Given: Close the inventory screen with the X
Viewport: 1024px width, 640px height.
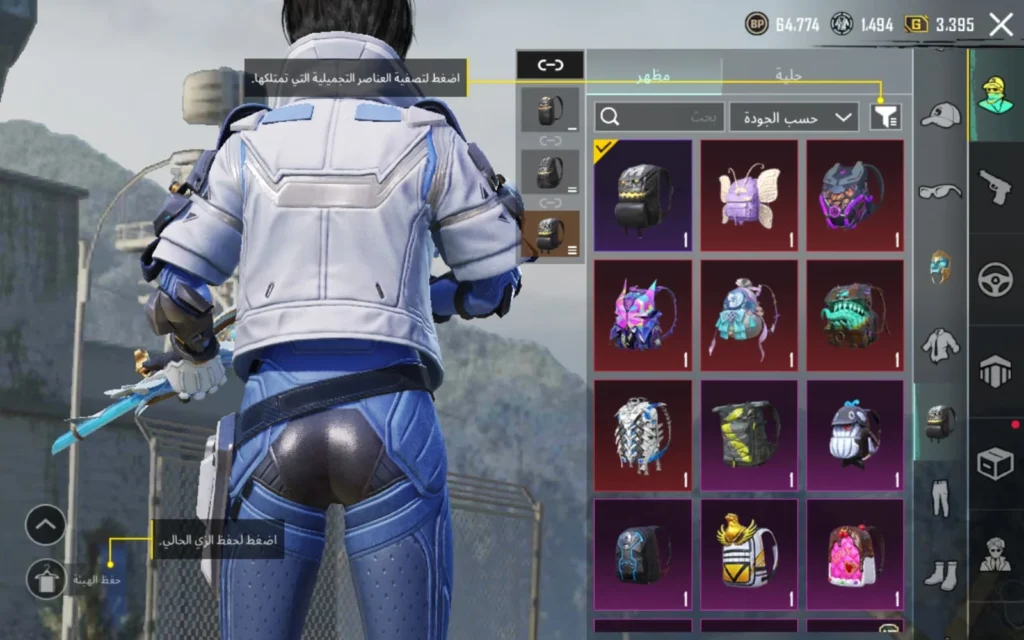Looking at the screenshot, I should pyautogui.click(x=1001, y=26).
